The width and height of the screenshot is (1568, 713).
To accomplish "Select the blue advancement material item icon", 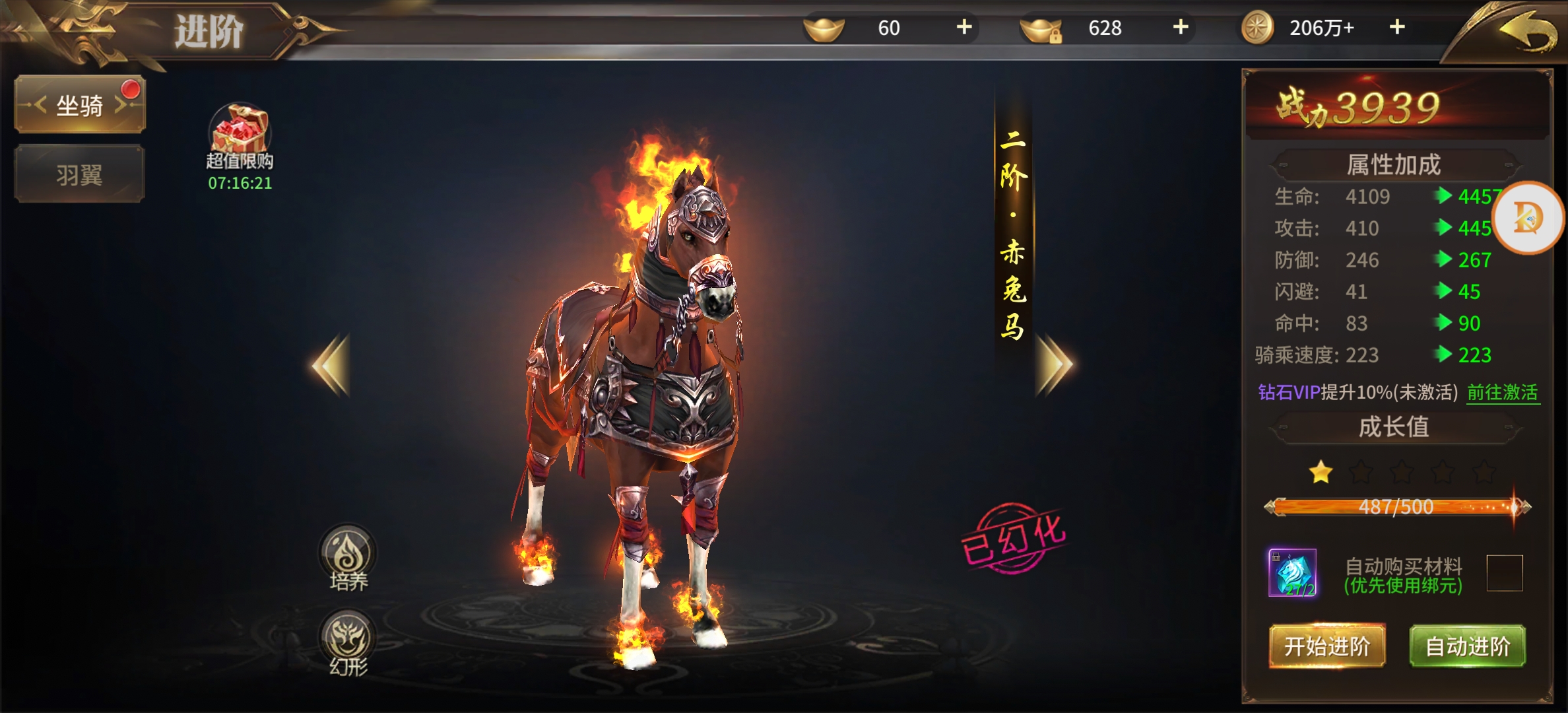I will 1292,573.
